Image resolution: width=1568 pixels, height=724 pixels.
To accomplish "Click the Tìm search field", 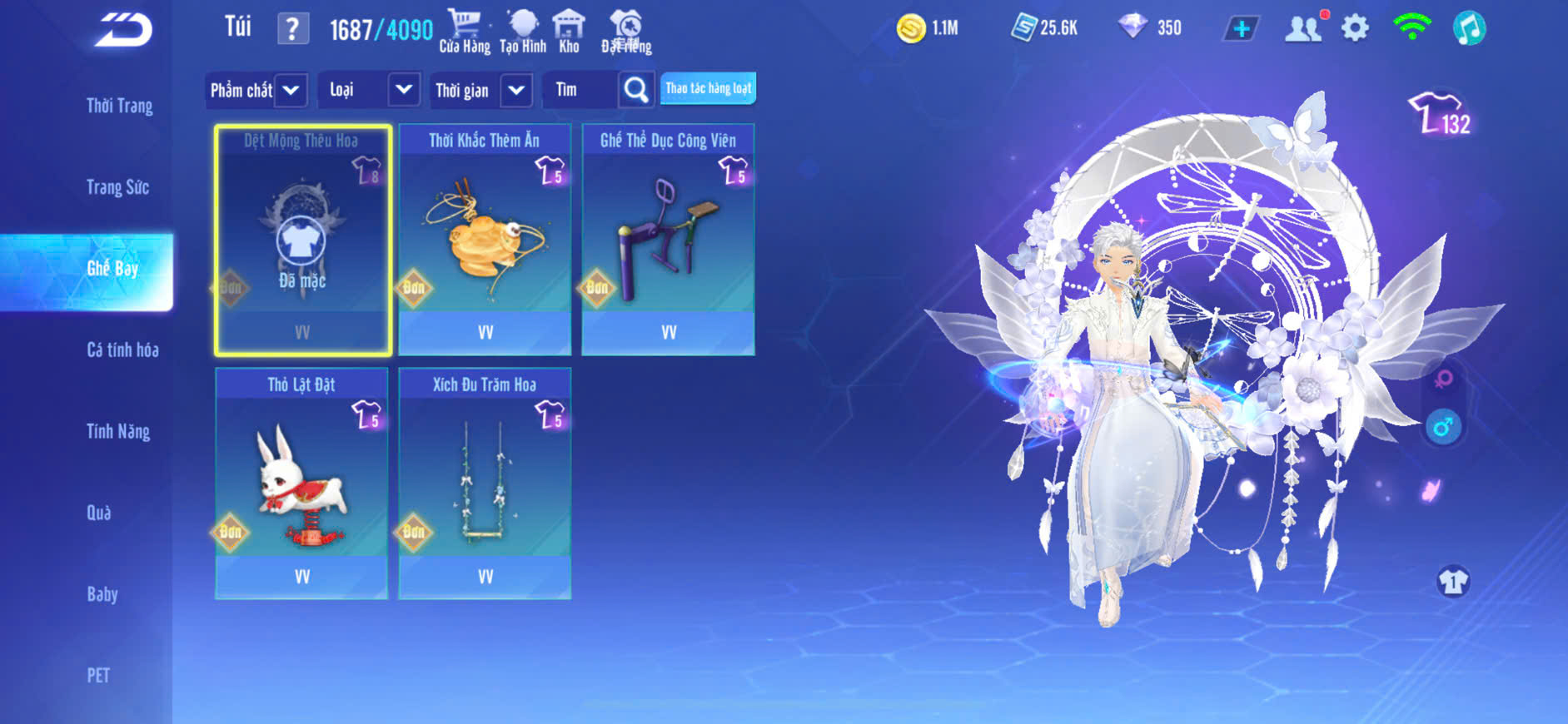I will pyautogui.click(x=580, y=90).
